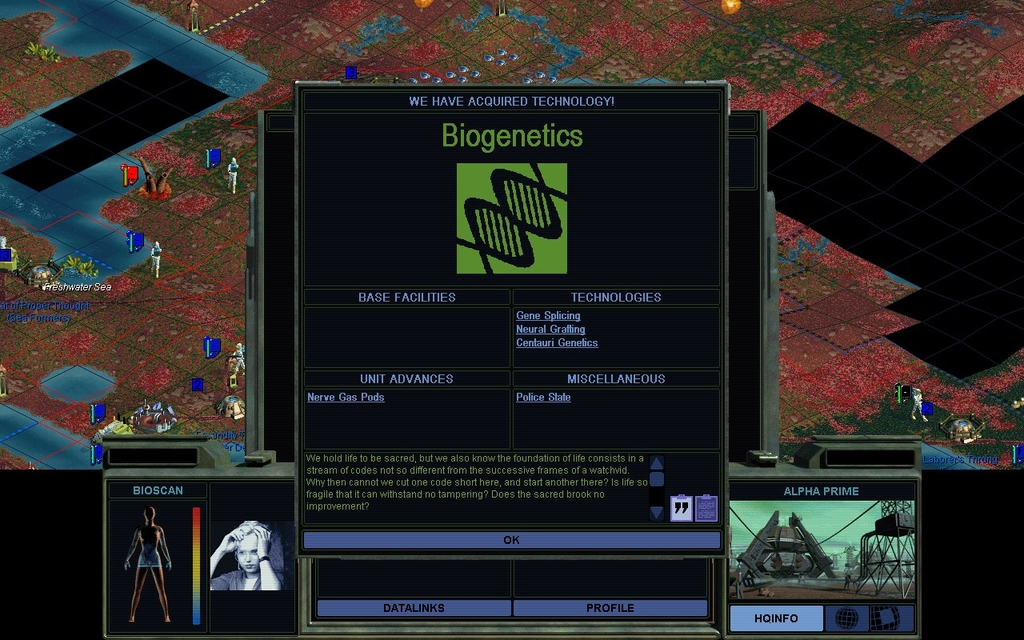Open the Datalinks panel
Image resolution: width=1024 pixels, height=640 pixels.
coord(413,608)
